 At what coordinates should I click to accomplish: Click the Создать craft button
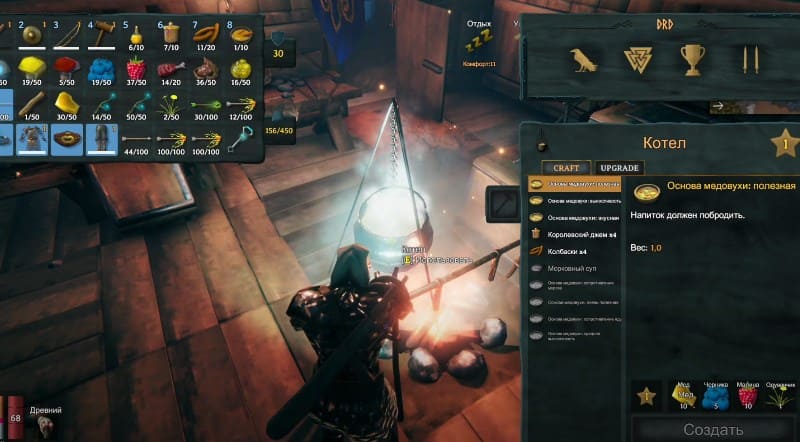pyautogui.click(x=713, y=429)
